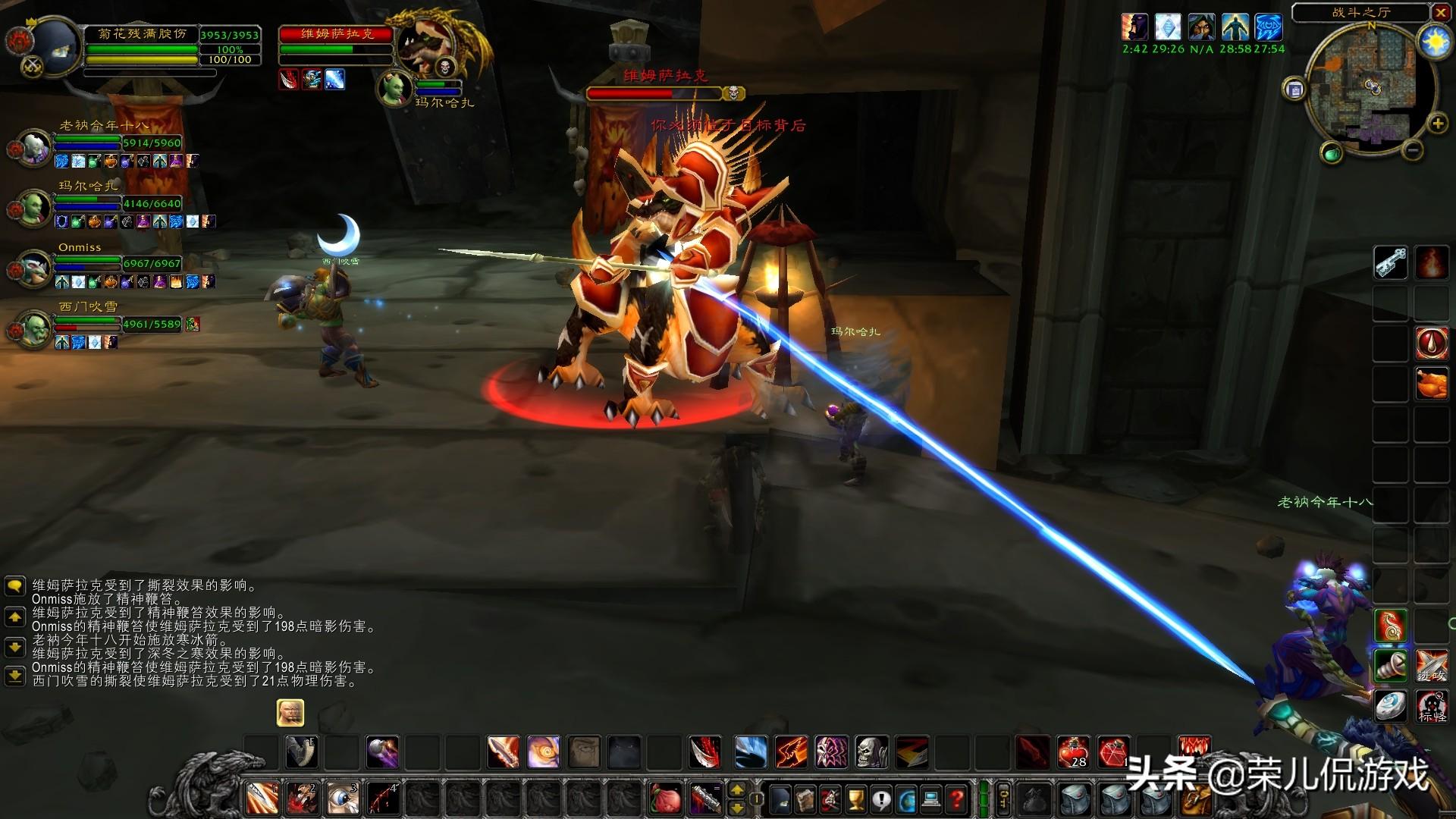Open the golden trophy micro menu button
The height and width of the screenshot is (819, 1456).
855,799
